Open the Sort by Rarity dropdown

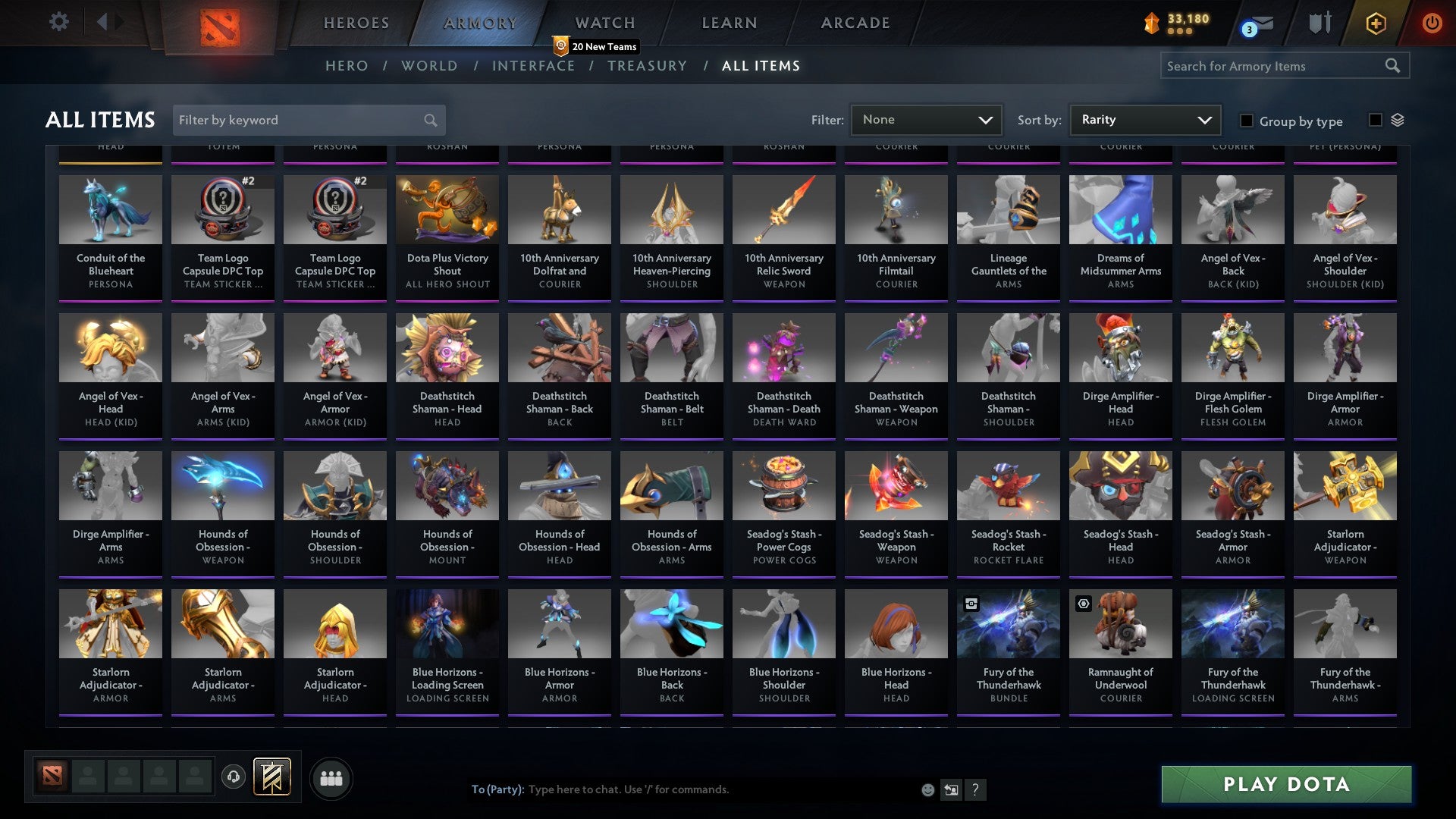coord(1144,119)
